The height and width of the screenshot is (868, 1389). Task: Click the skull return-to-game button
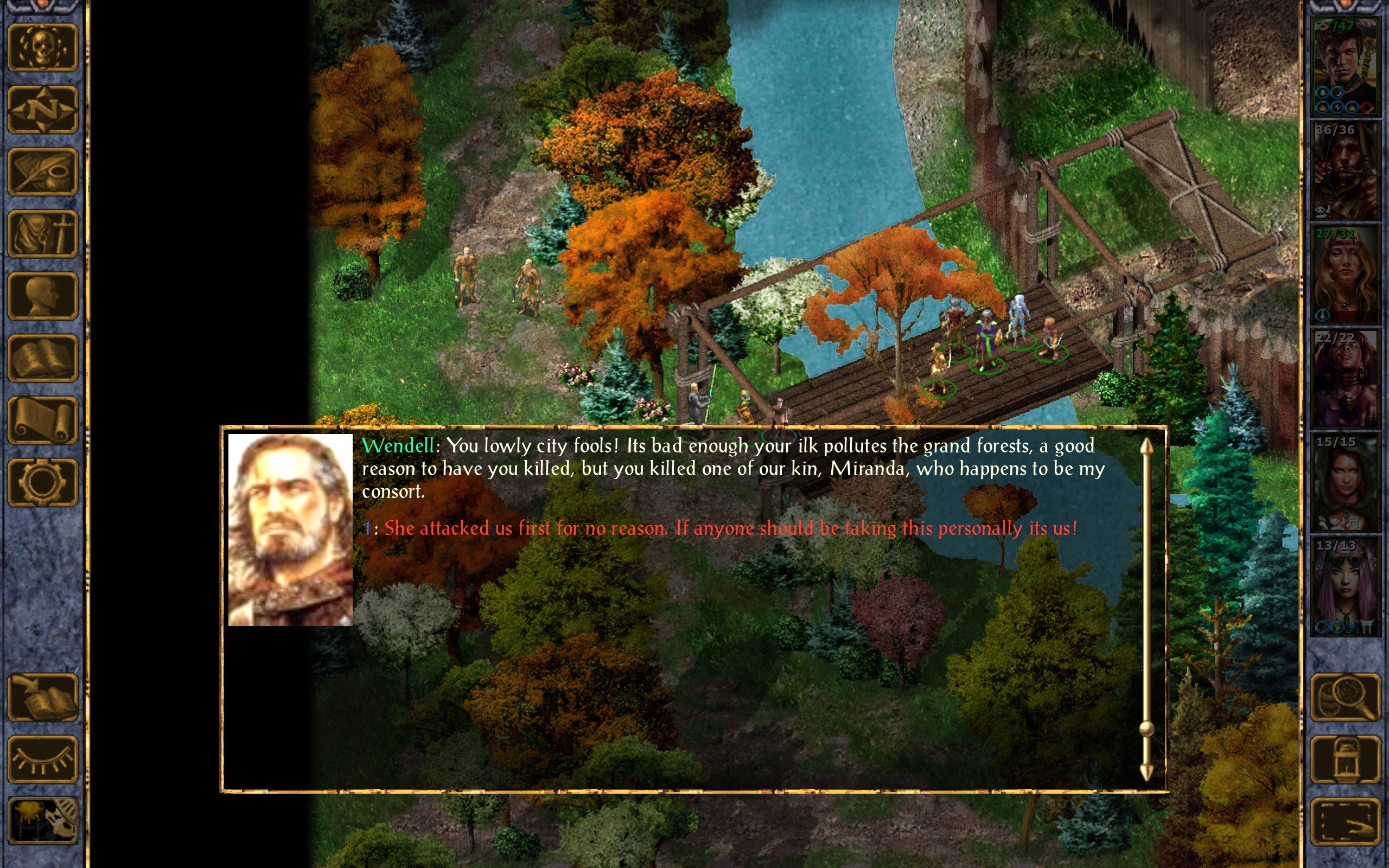pos(43,48)
